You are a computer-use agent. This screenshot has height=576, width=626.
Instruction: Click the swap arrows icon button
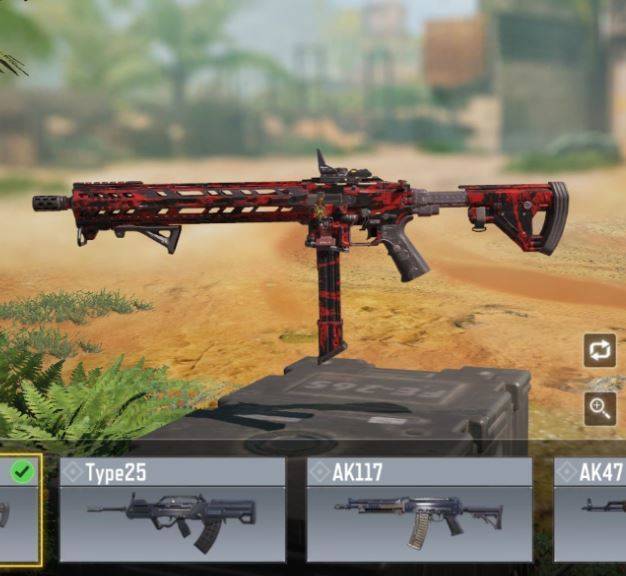600,351
